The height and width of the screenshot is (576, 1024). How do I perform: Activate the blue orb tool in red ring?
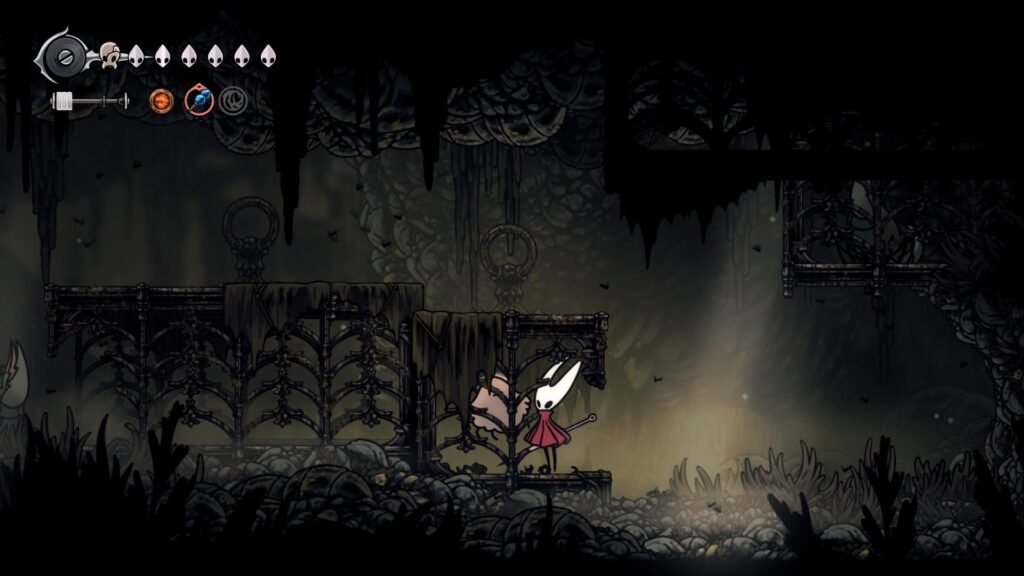click(199, 100)
